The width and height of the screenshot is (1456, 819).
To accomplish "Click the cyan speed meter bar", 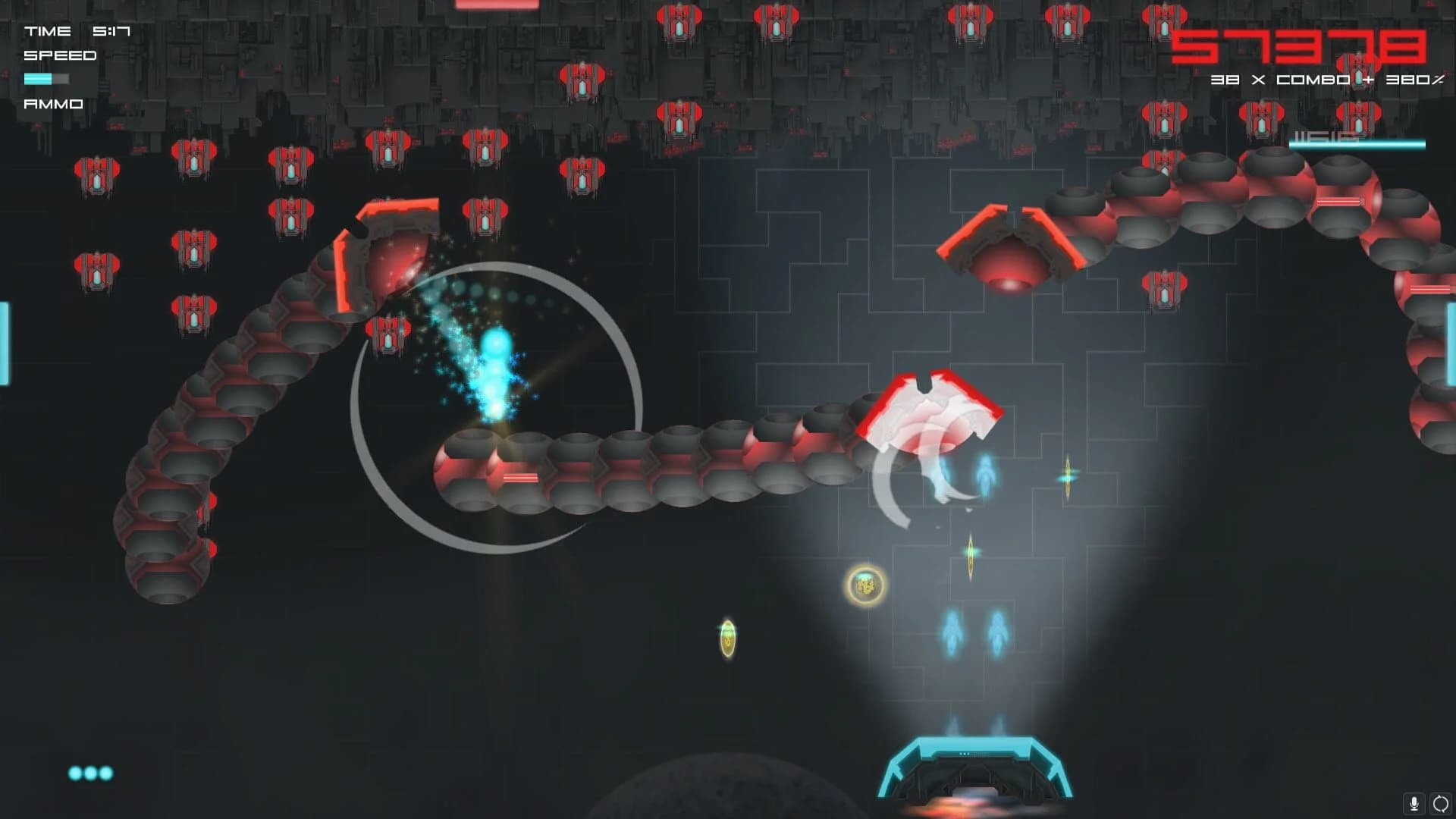I will tap(48, 78).
